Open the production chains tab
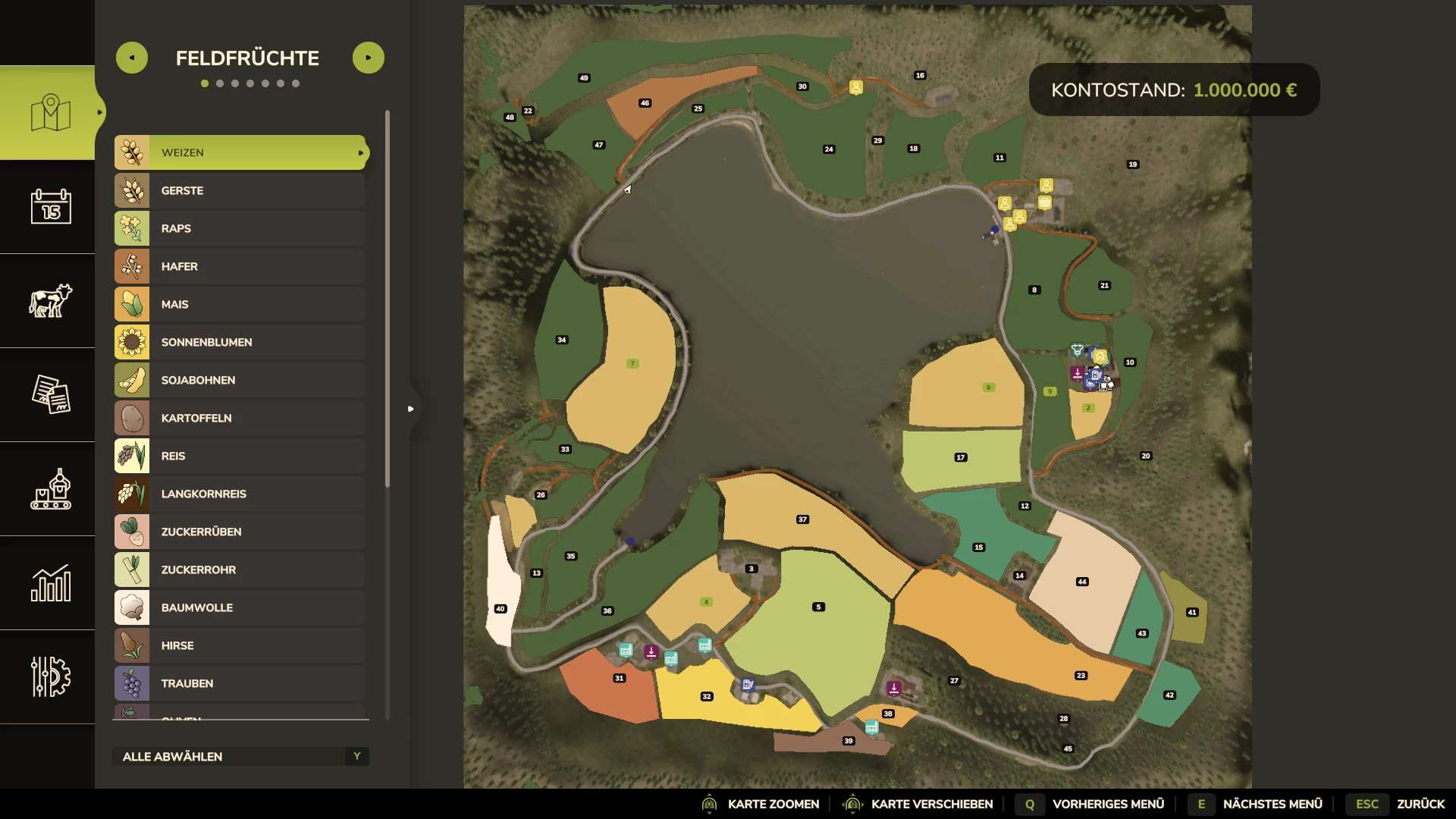1456x819 pixels. 50,488
